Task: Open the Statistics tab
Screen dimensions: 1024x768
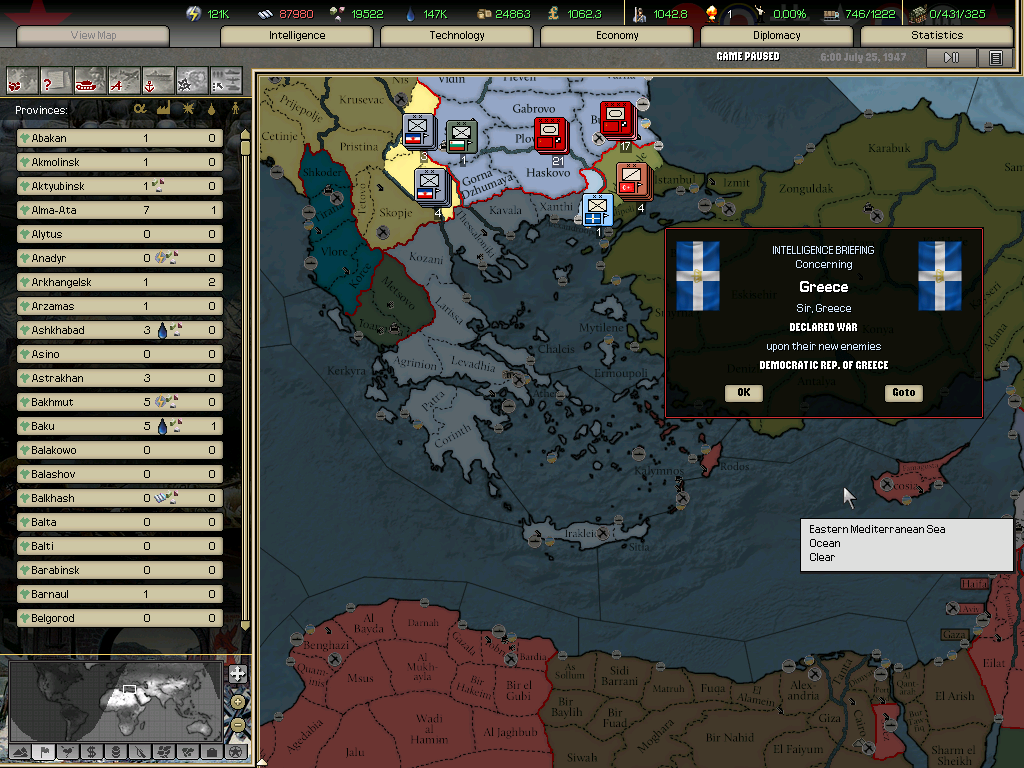Action: 937,36
